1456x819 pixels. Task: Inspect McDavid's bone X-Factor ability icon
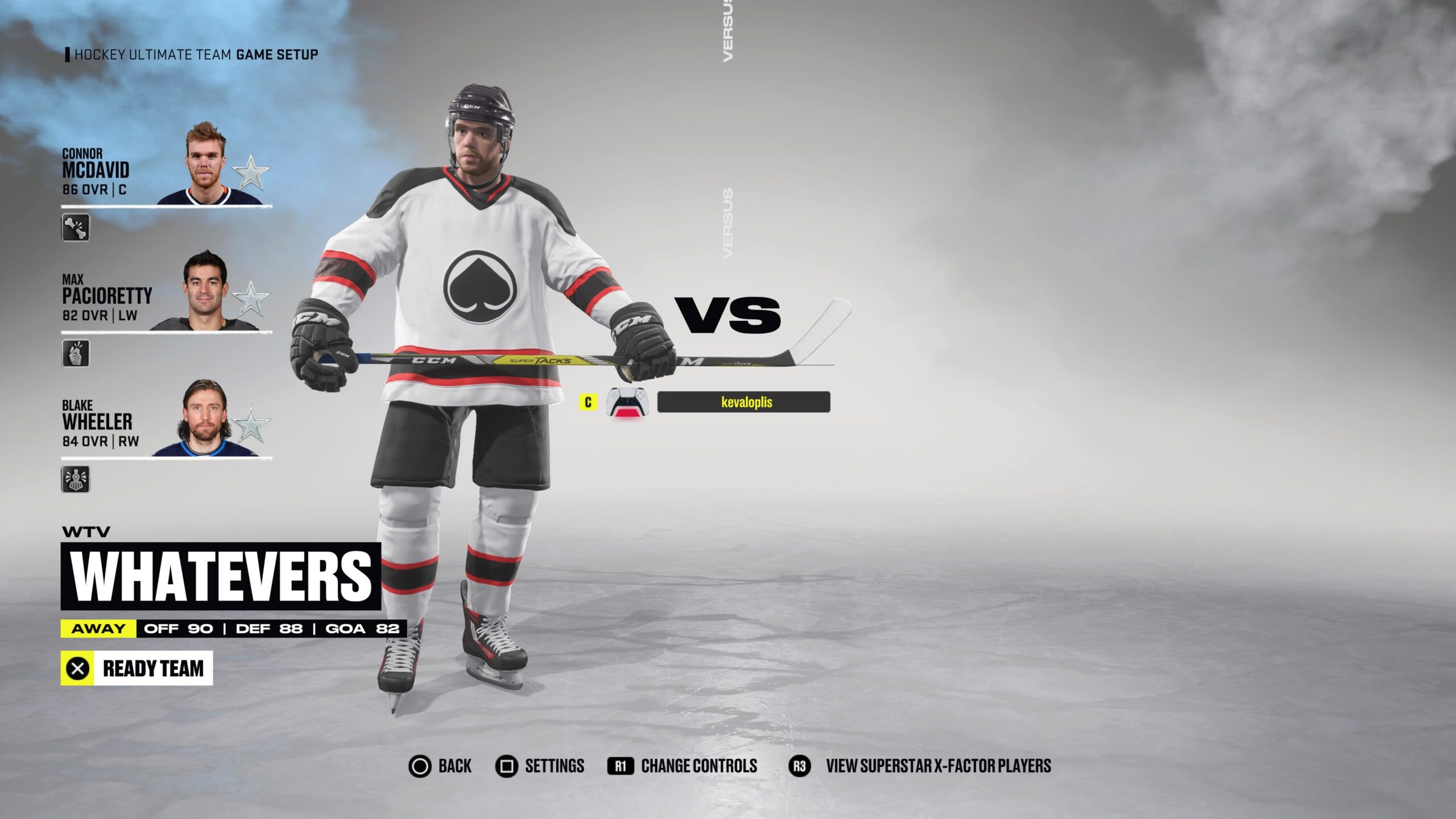coord(76,227)
